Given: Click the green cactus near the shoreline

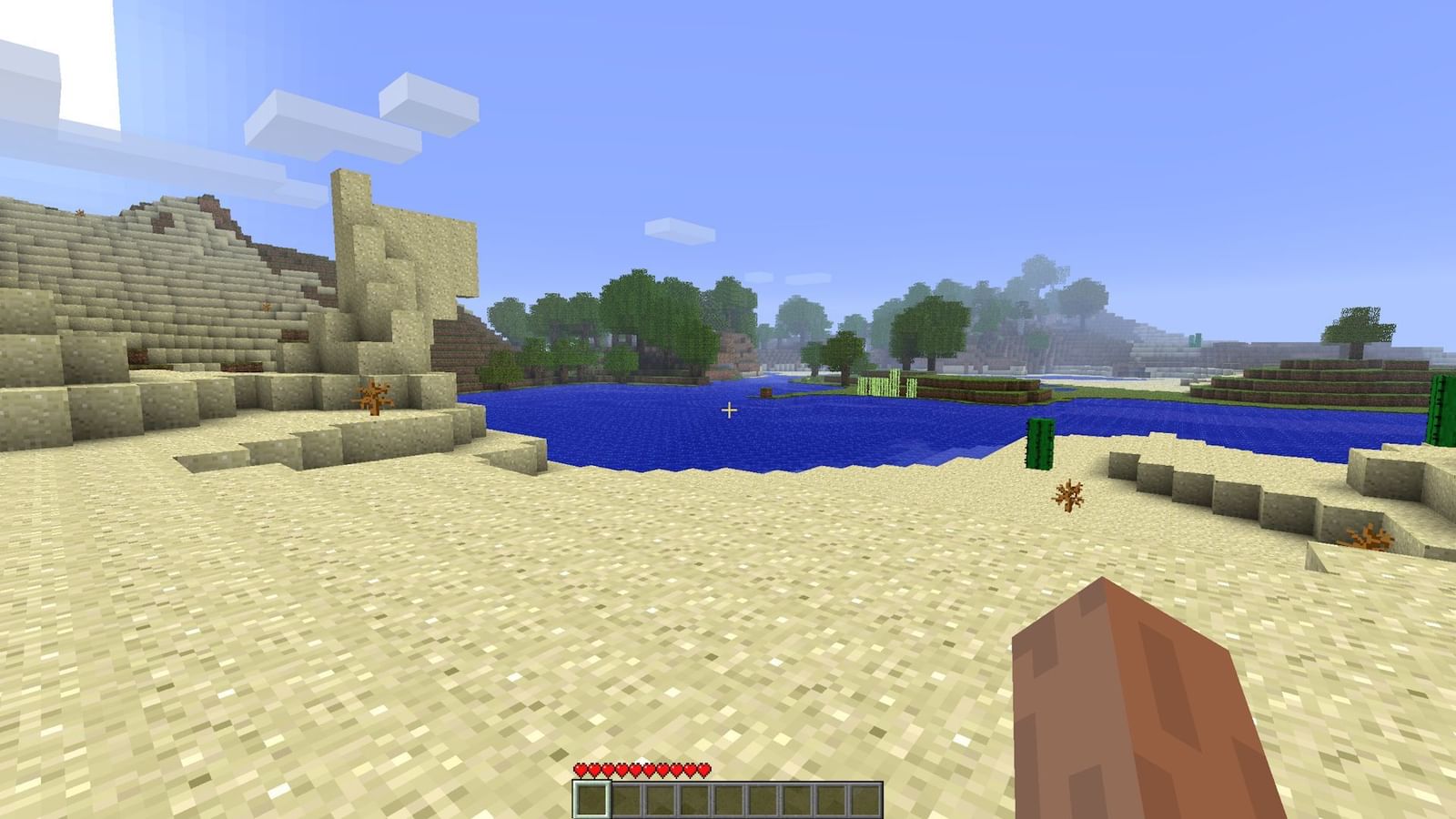Looking at the screenshot, I should point(1041,441).
